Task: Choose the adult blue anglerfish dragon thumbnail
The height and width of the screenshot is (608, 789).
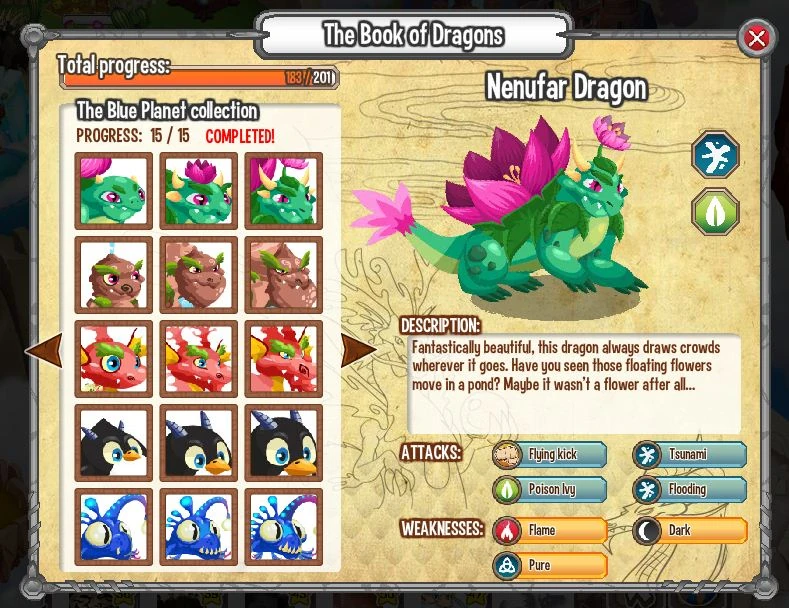Action: pos(284,527)
